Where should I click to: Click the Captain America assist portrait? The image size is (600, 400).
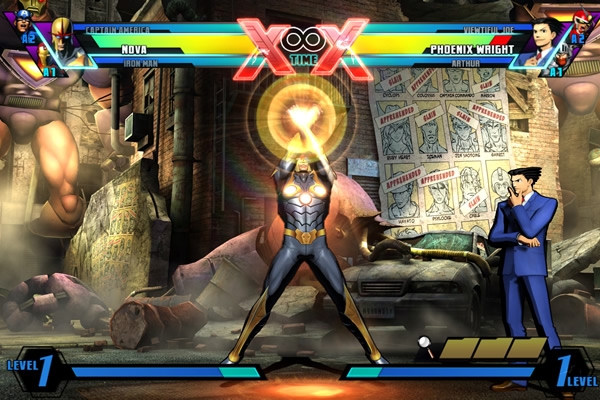24,23
